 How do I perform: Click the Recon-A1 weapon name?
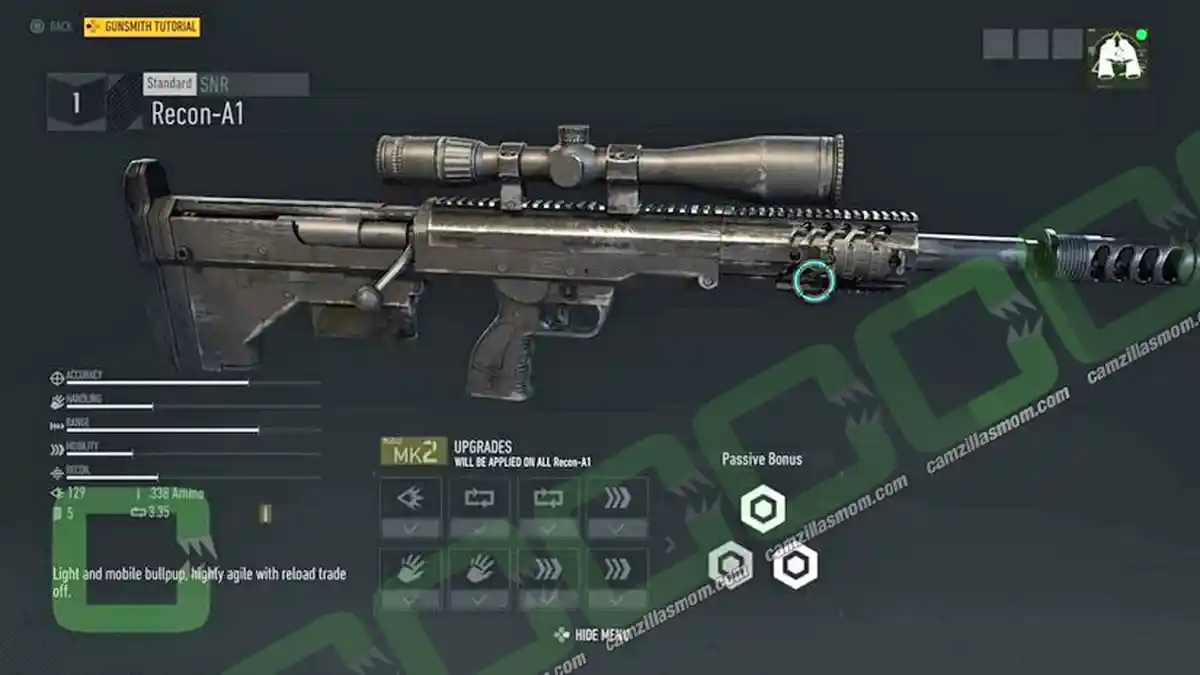pos(197,114)
